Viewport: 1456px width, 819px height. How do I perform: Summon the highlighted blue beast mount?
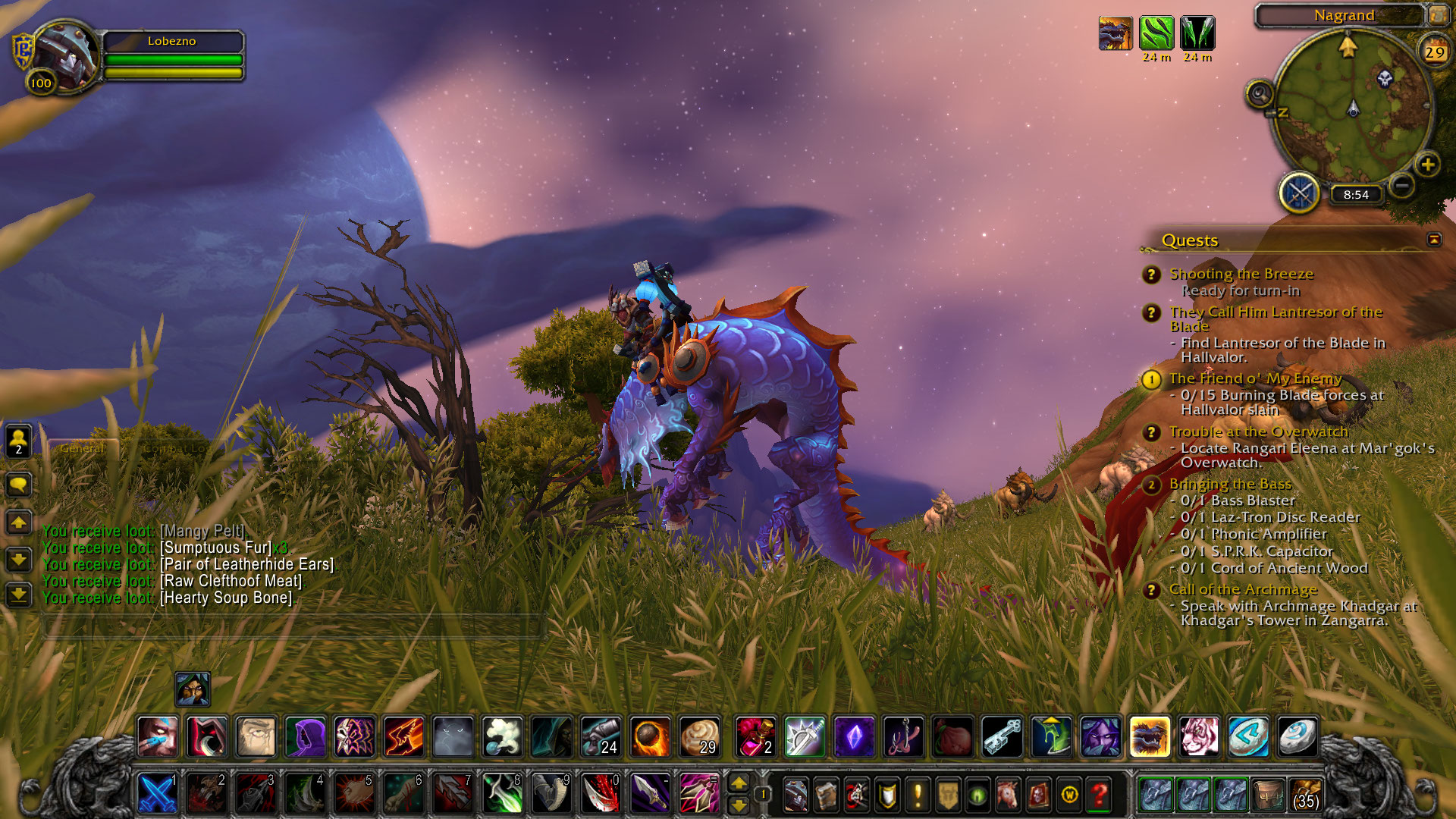pos(1149,736)
